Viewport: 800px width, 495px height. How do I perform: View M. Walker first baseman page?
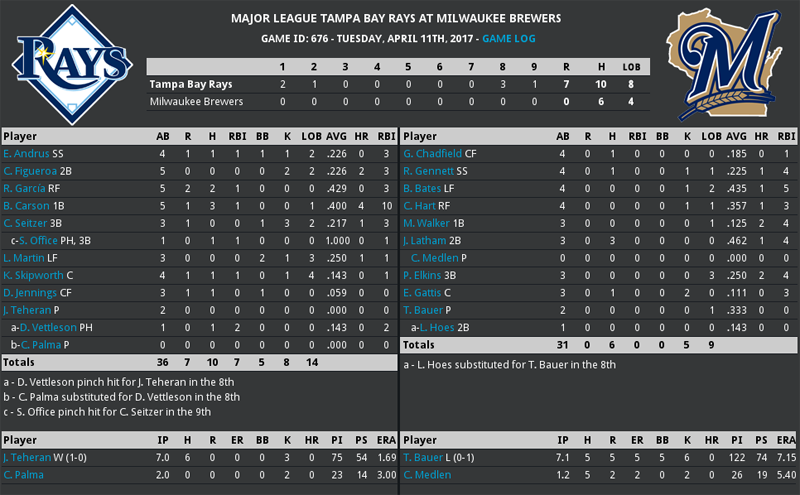tap(426, 223)
